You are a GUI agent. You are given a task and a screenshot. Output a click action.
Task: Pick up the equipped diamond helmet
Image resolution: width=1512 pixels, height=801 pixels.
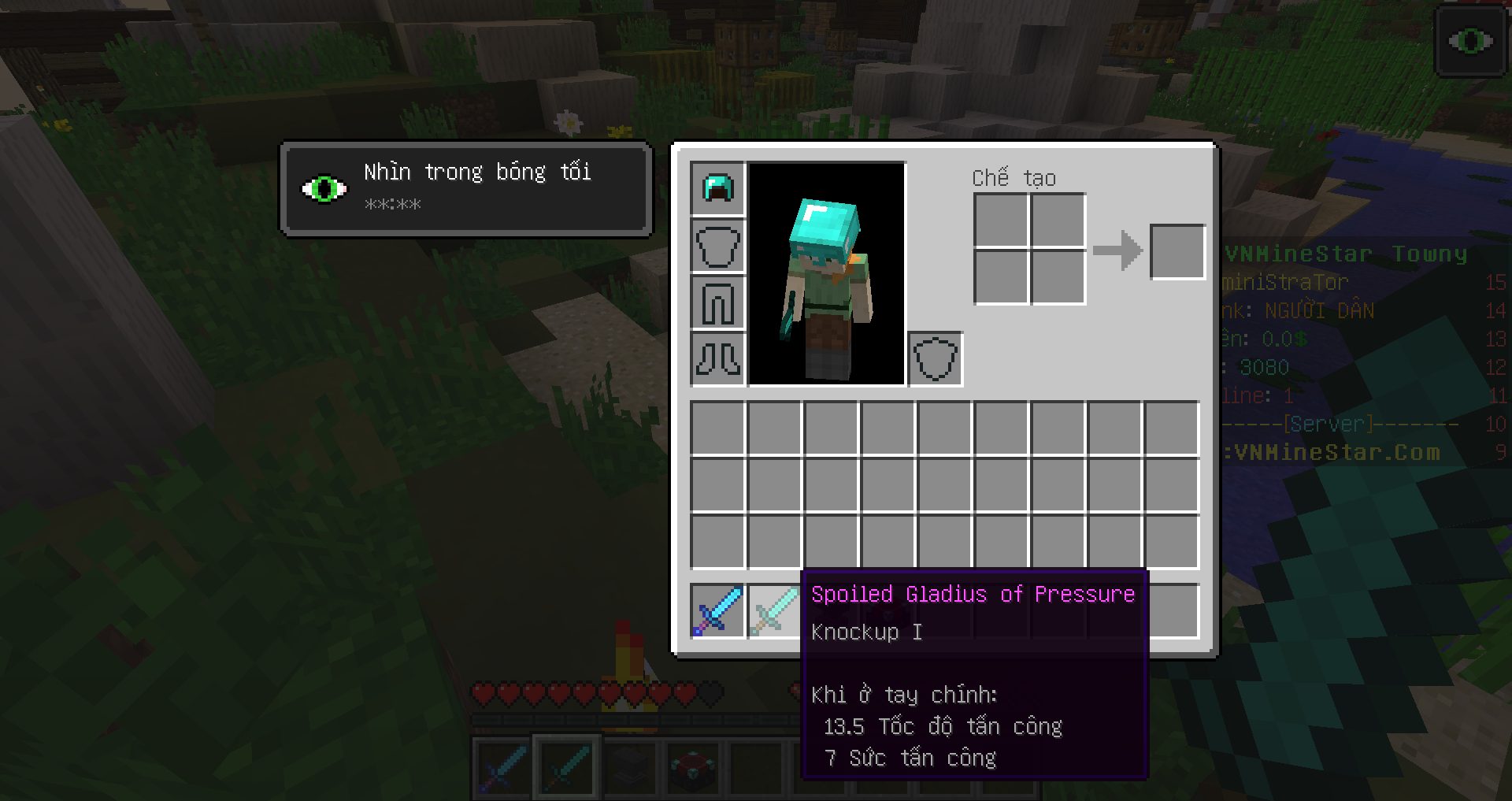[717, 189]
